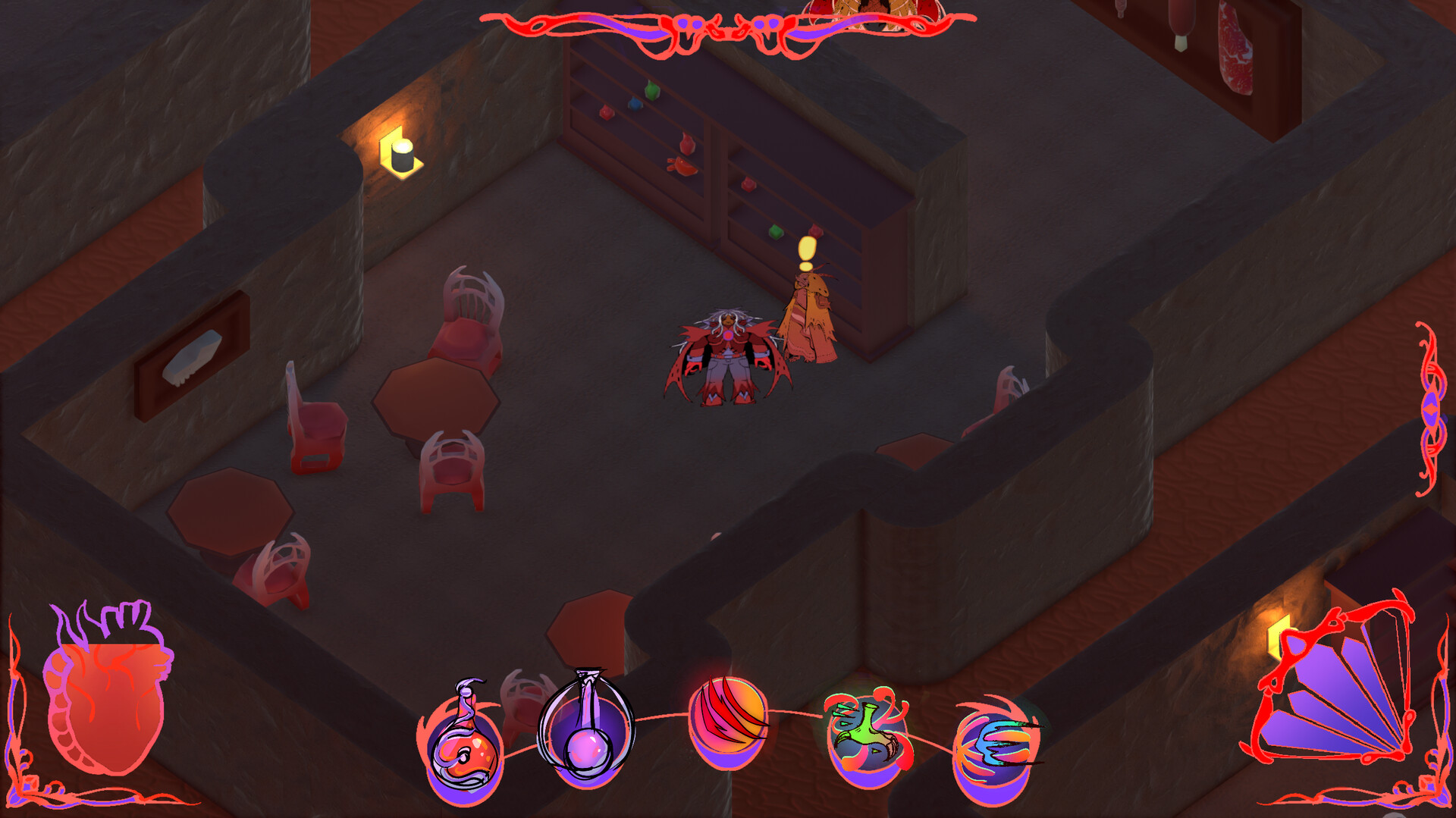Talk to the orange-robed shopkeeper NPC
The image size is (1456, 818).
808,318
